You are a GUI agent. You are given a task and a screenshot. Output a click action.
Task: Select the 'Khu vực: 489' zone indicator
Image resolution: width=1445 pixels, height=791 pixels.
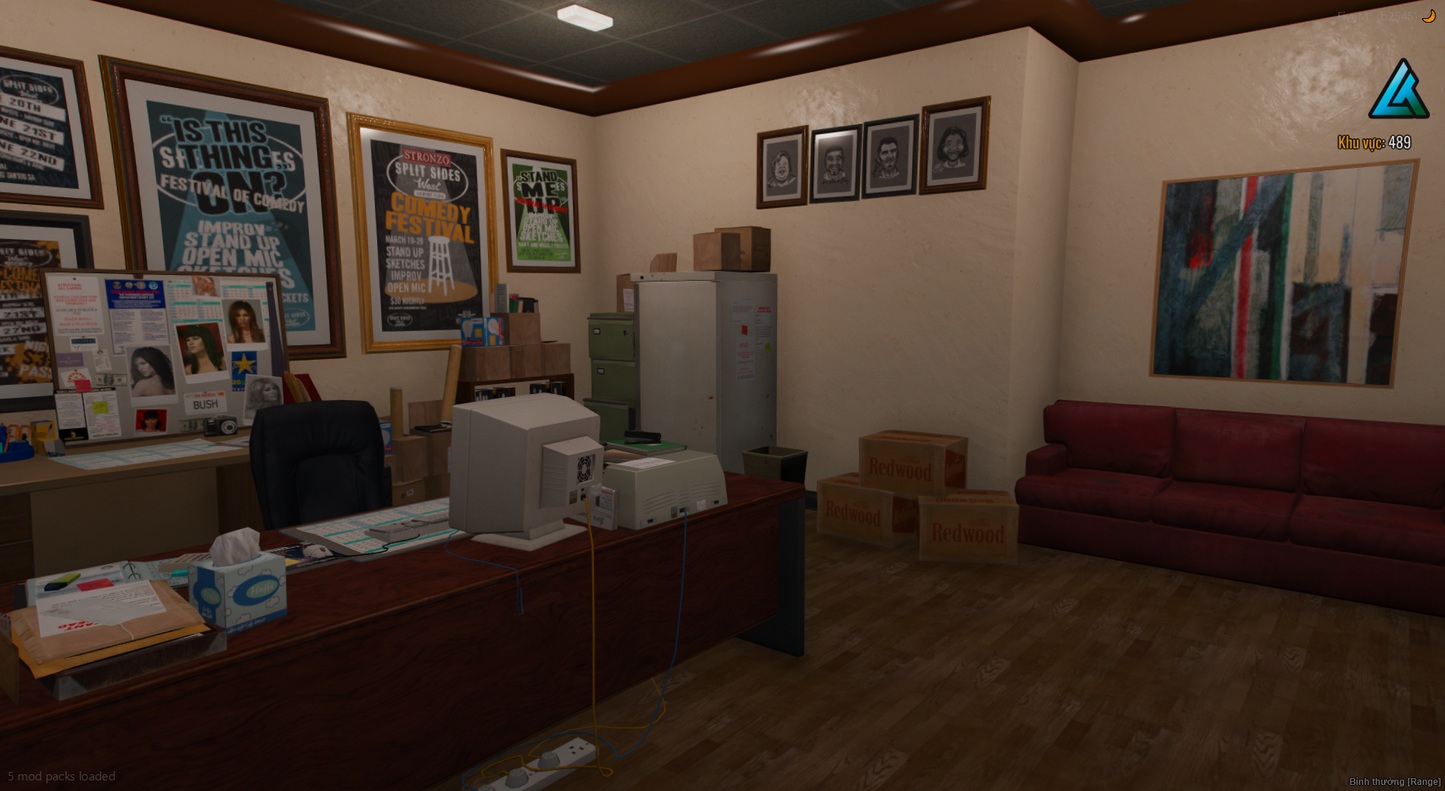(x=1374, y=143)
